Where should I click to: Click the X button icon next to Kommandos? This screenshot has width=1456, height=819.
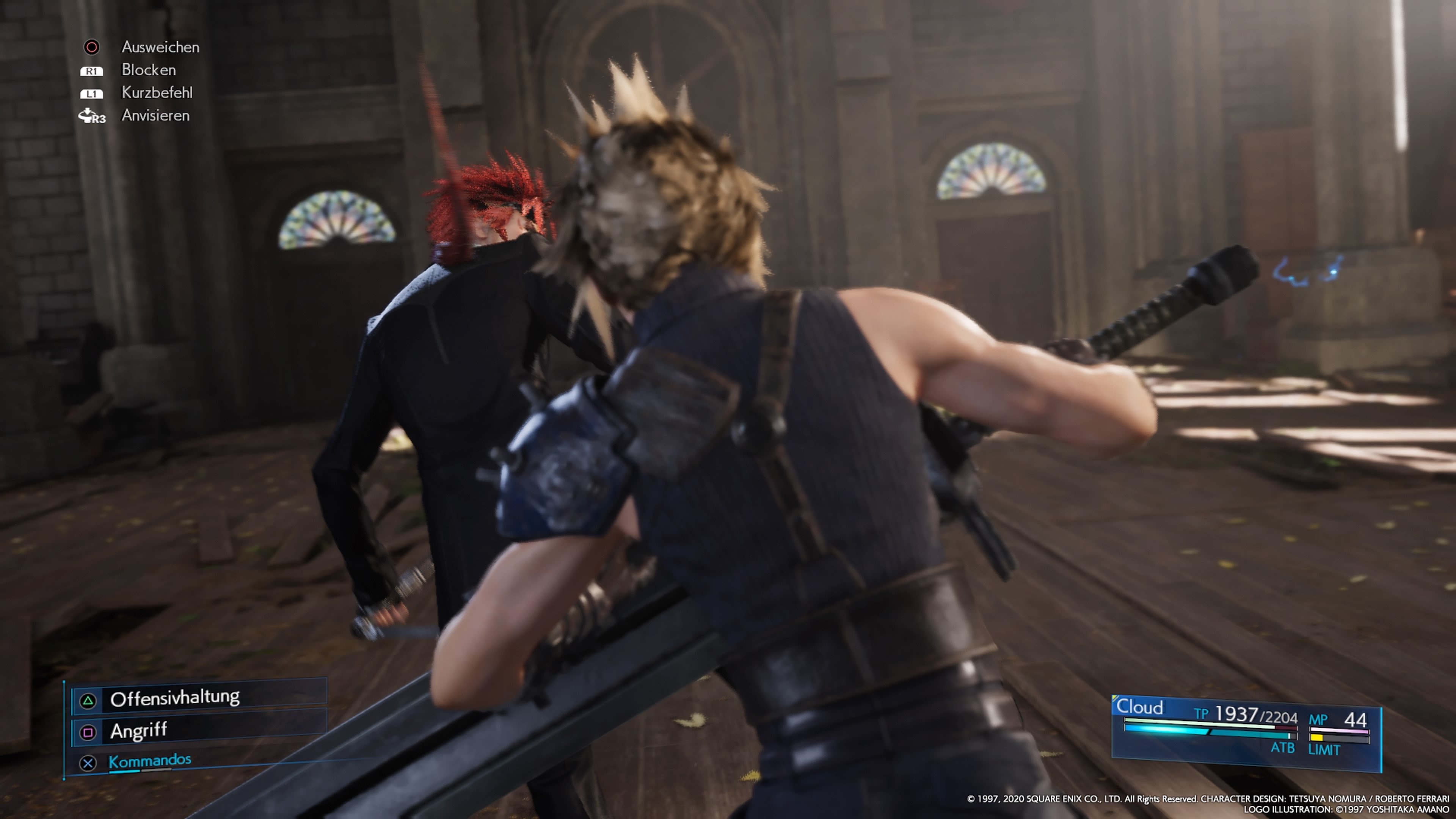pyautogui.click(x=88, y=764)
